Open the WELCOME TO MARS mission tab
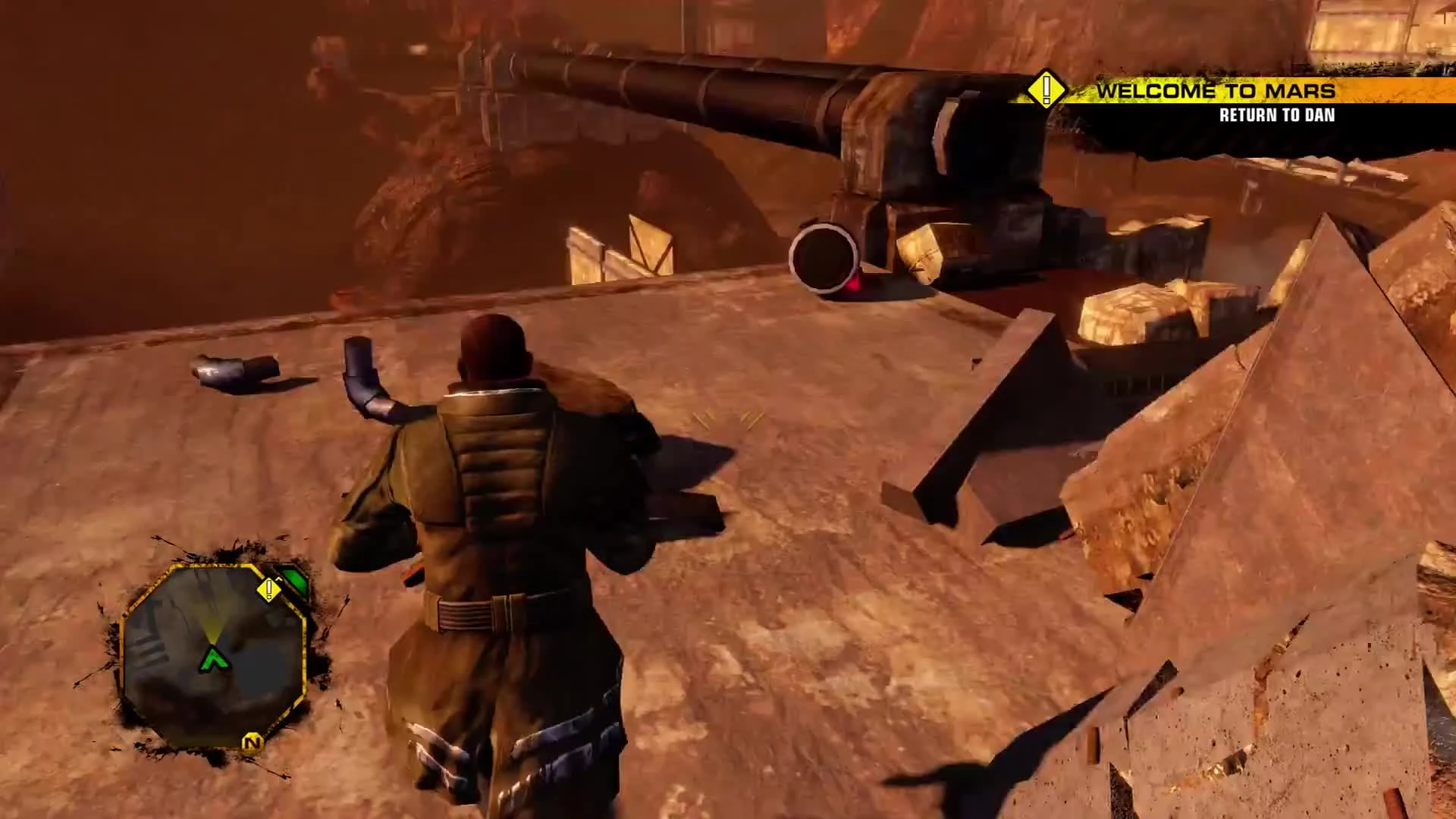This screenshot has height=819, width=1456. coord(1216,91)
